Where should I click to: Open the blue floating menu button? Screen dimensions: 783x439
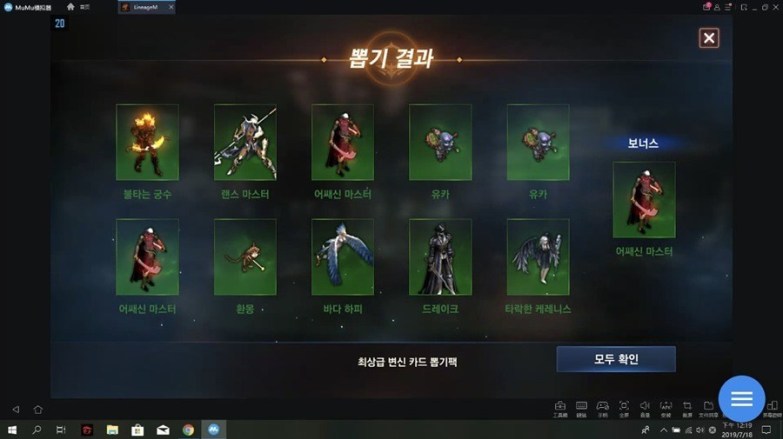pos(741,399)
